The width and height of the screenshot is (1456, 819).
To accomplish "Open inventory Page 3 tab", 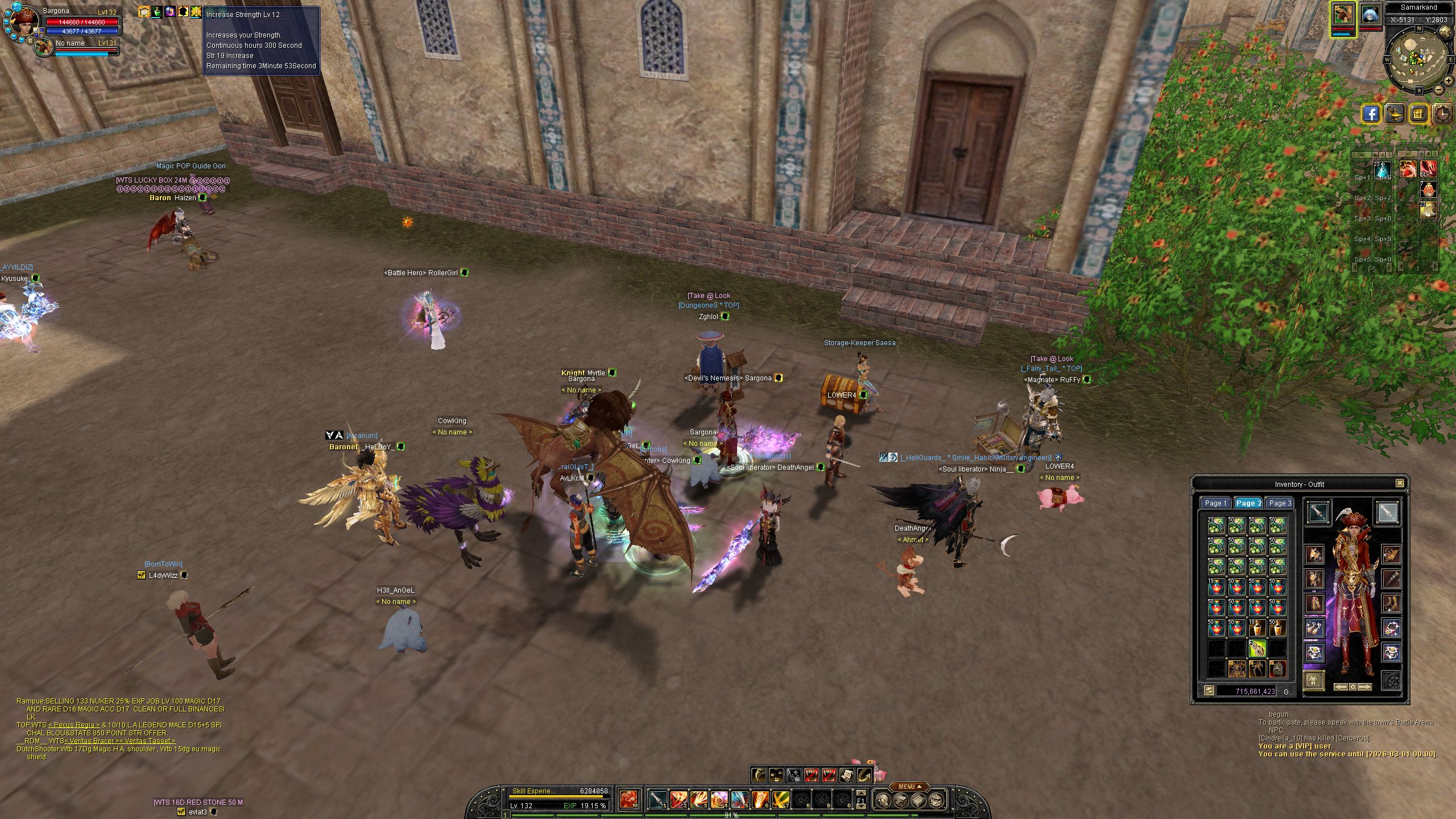I will point(1280,503).
